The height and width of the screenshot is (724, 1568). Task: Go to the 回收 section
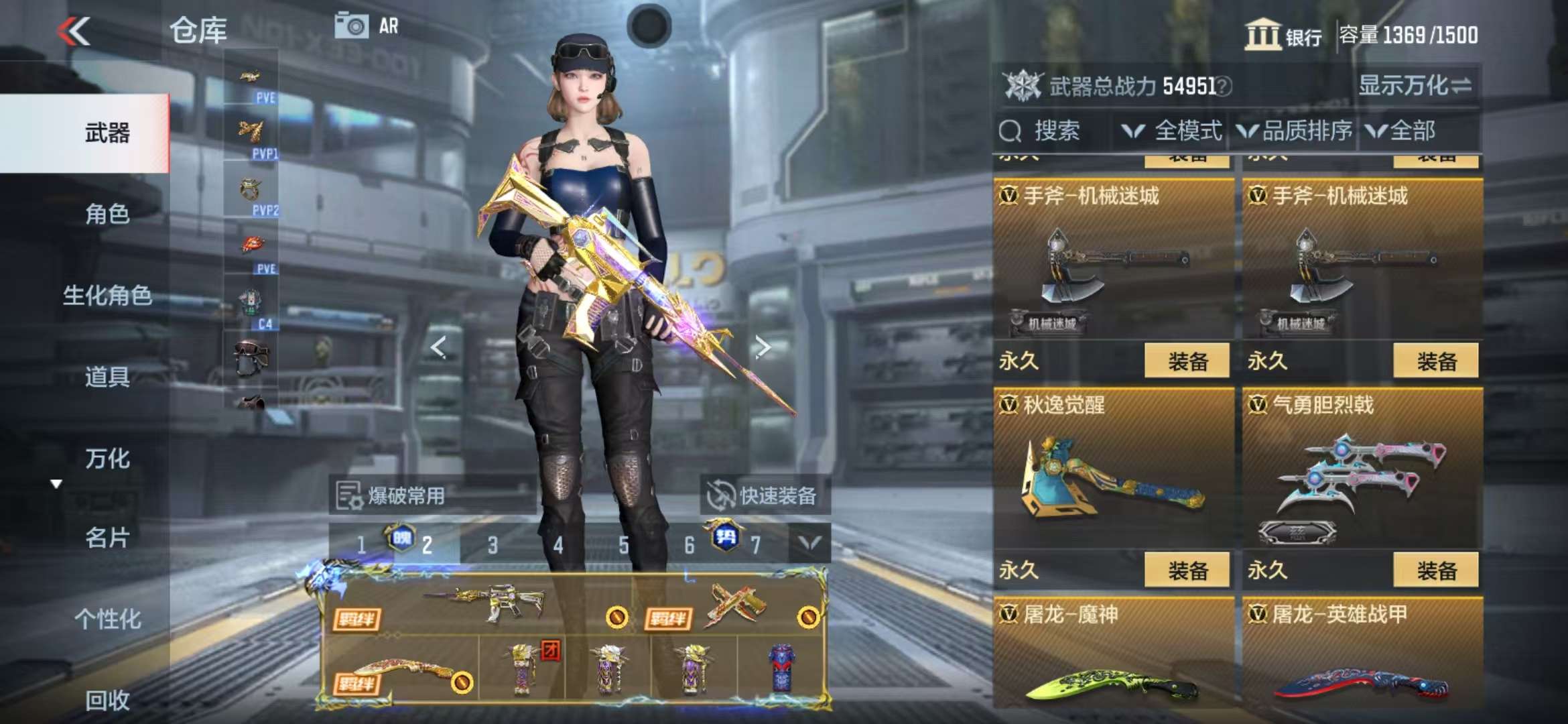point(107,700)
